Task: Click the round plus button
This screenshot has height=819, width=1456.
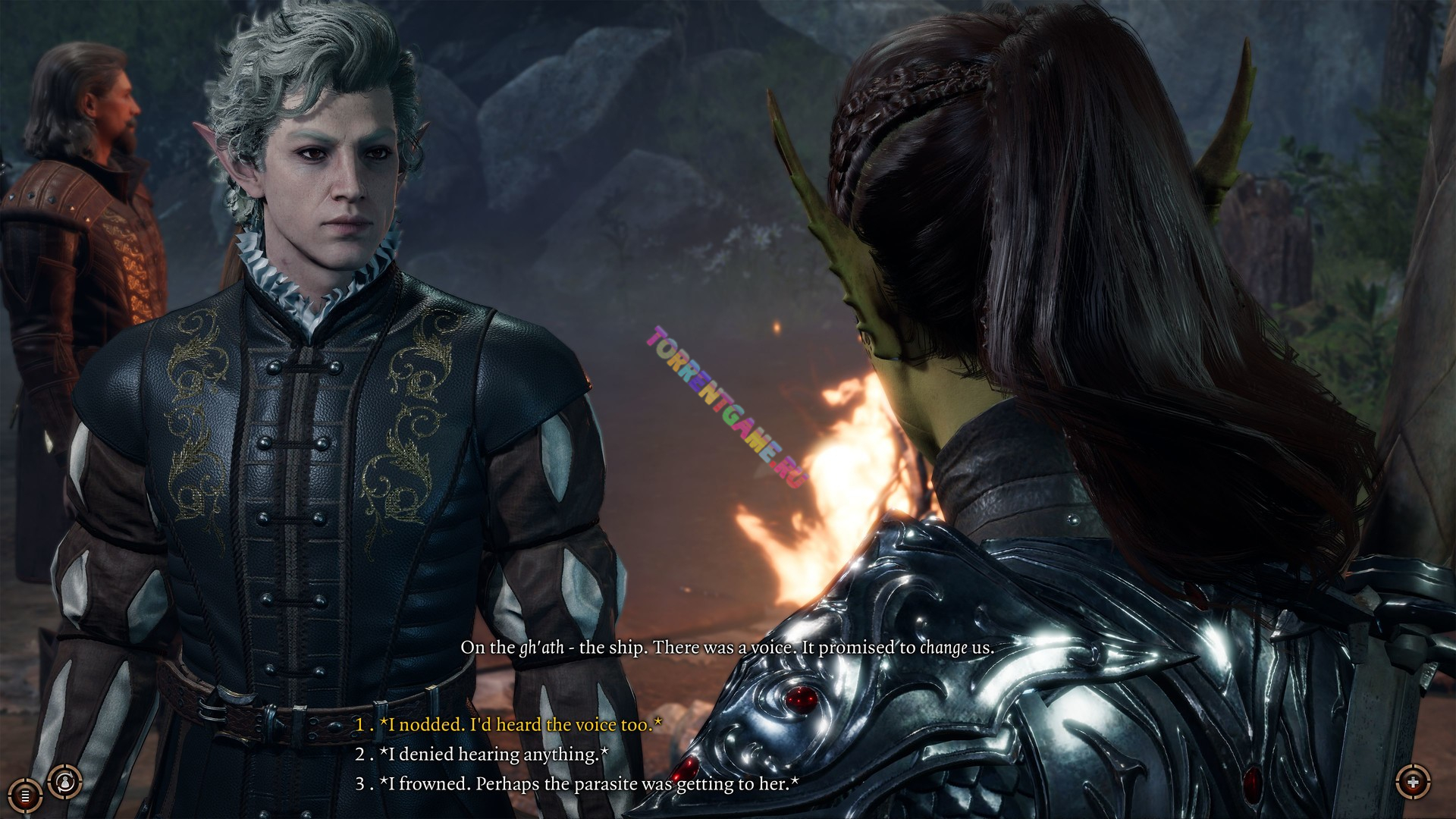Action: 1412,782
